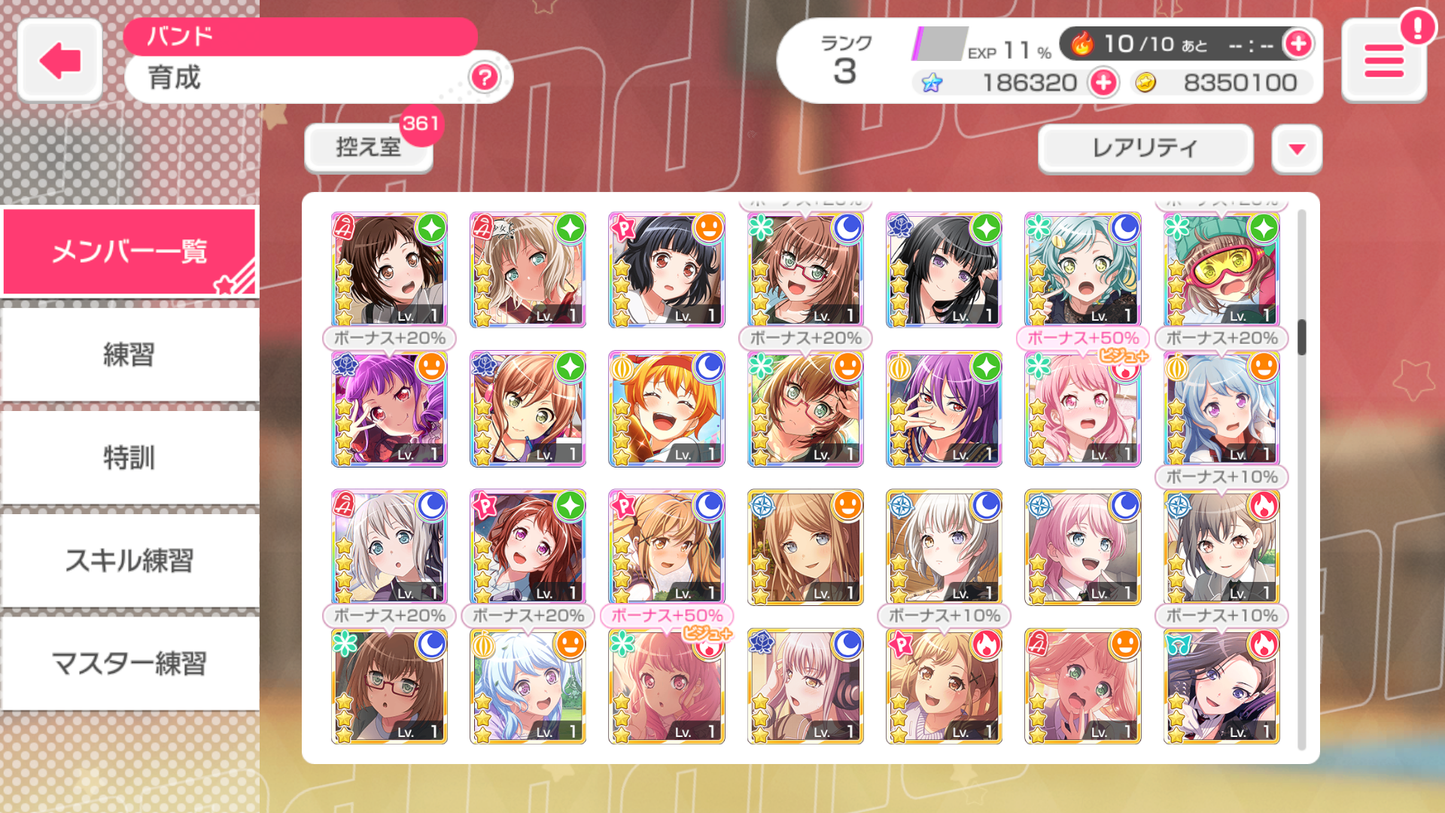Toggle sort order with the red ▼ button
Screen dimensions: 1445x813
[x=1296, y=148]
